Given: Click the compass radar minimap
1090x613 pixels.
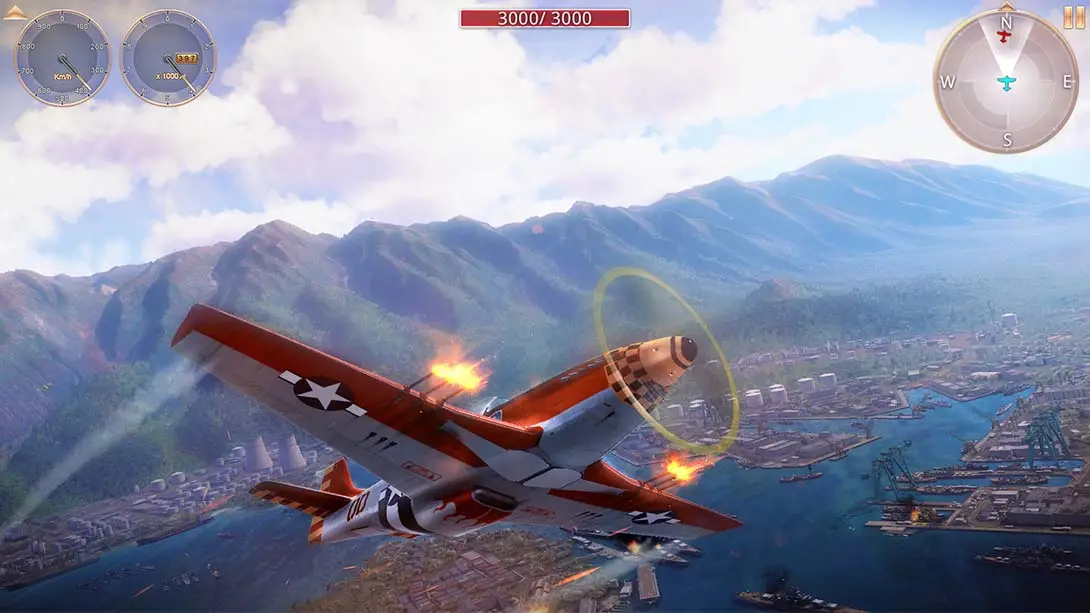Looking at the screenshot, I should (x=1006, y=83).
